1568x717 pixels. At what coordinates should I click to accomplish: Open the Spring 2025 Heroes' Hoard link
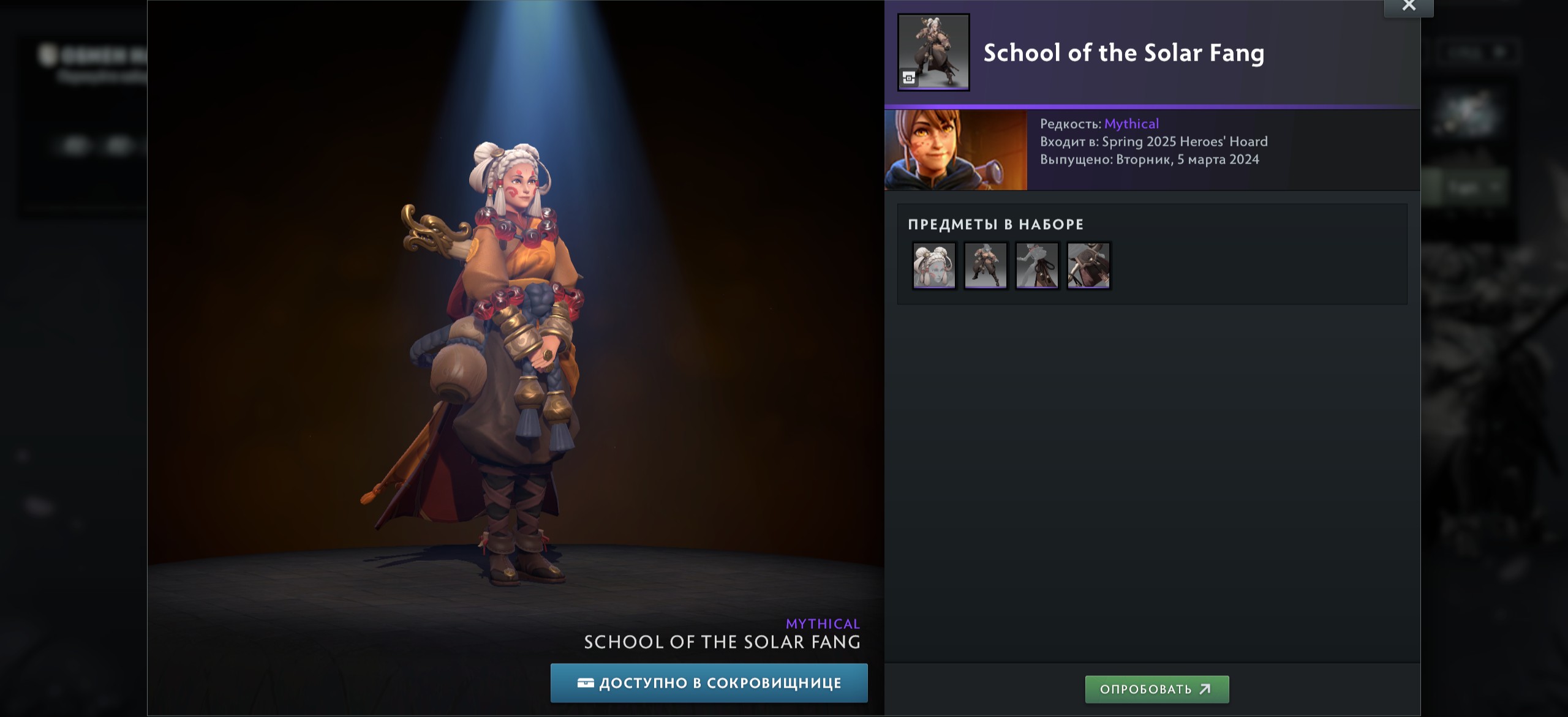tap(1185, 142)
